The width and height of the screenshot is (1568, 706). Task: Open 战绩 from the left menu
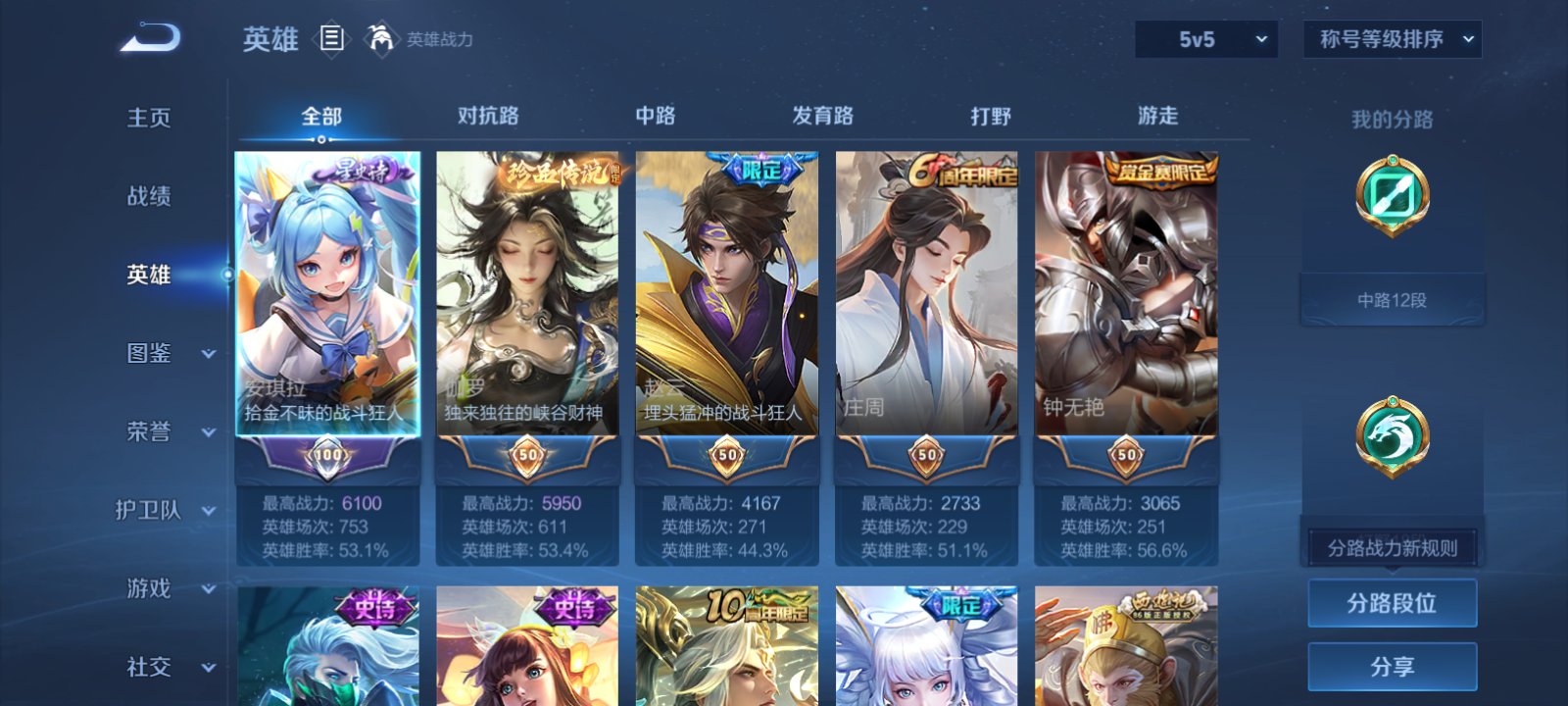click(147, 197)
